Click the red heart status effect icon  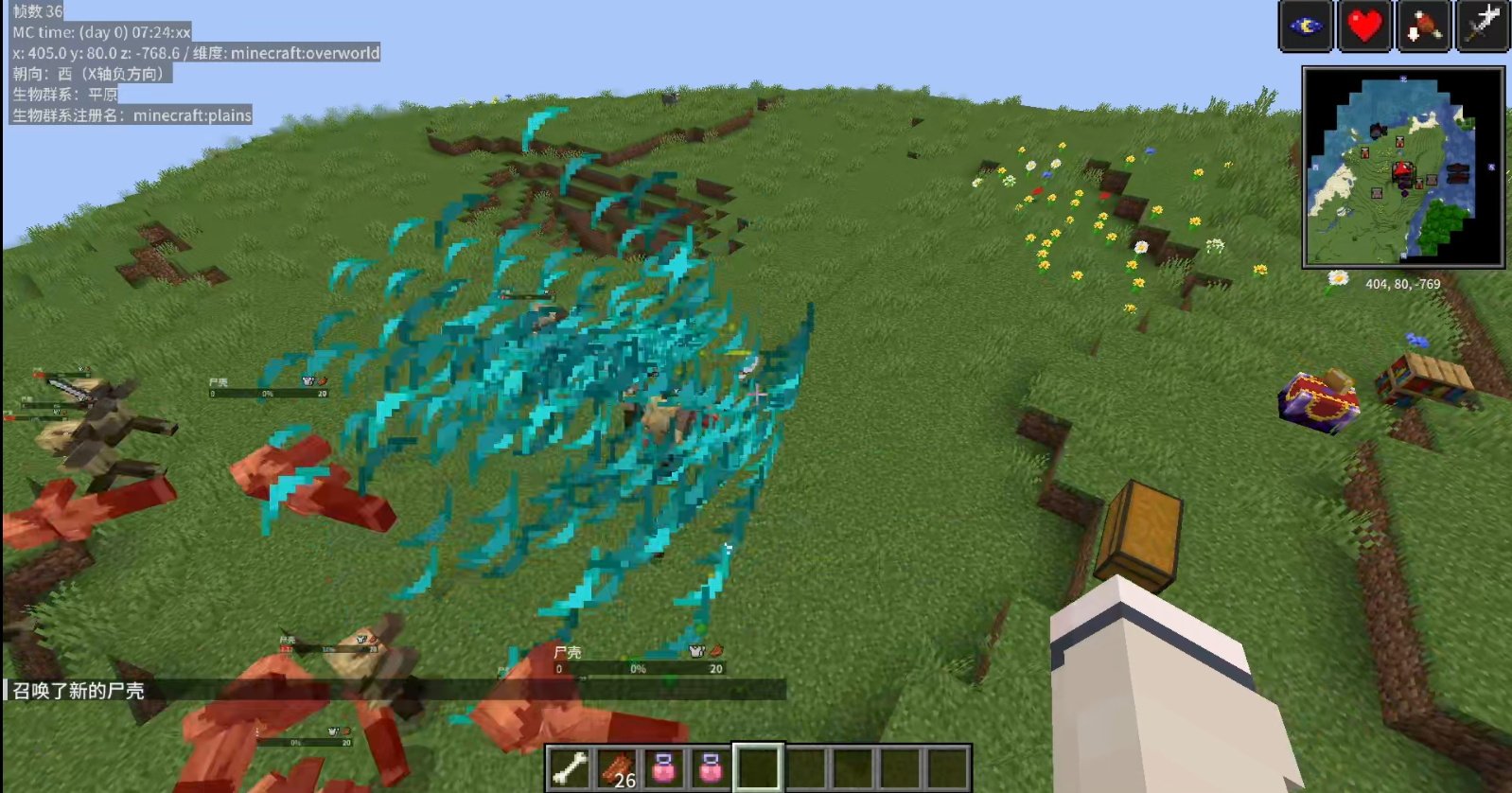pos(1364,26)
